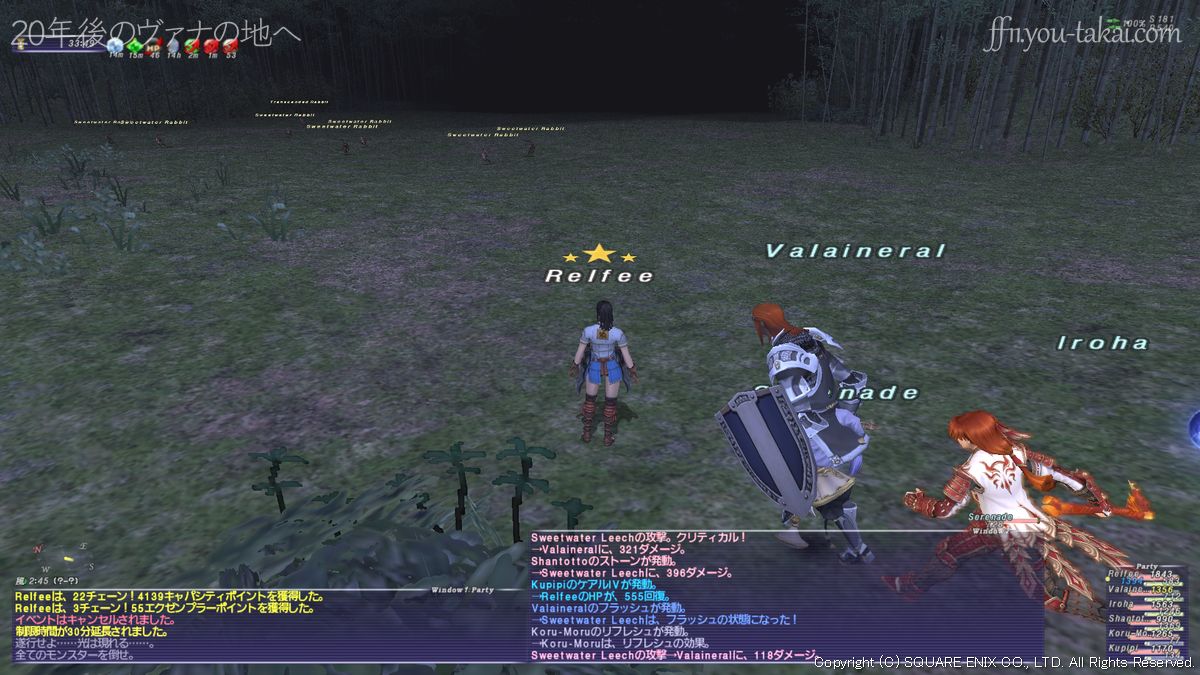This screenshot has width=1200, height=675.
Task: Open the ff11.you-takai.com watermark link
Action: click(x=1082, y=34)
